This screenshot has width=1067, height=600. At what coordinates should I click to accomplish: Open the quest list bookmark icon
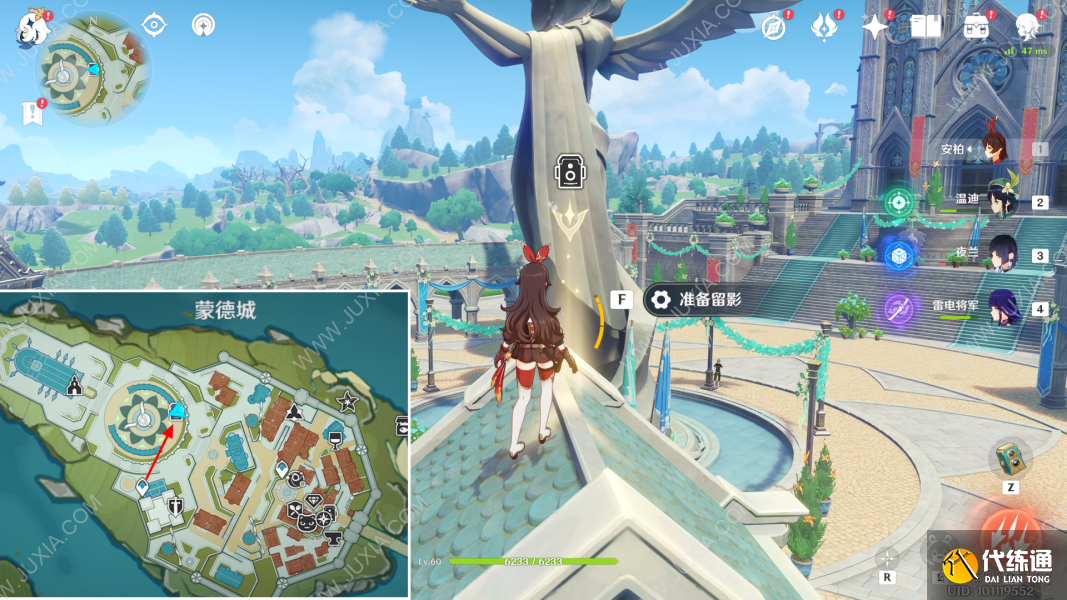click(x=31, y=113)
